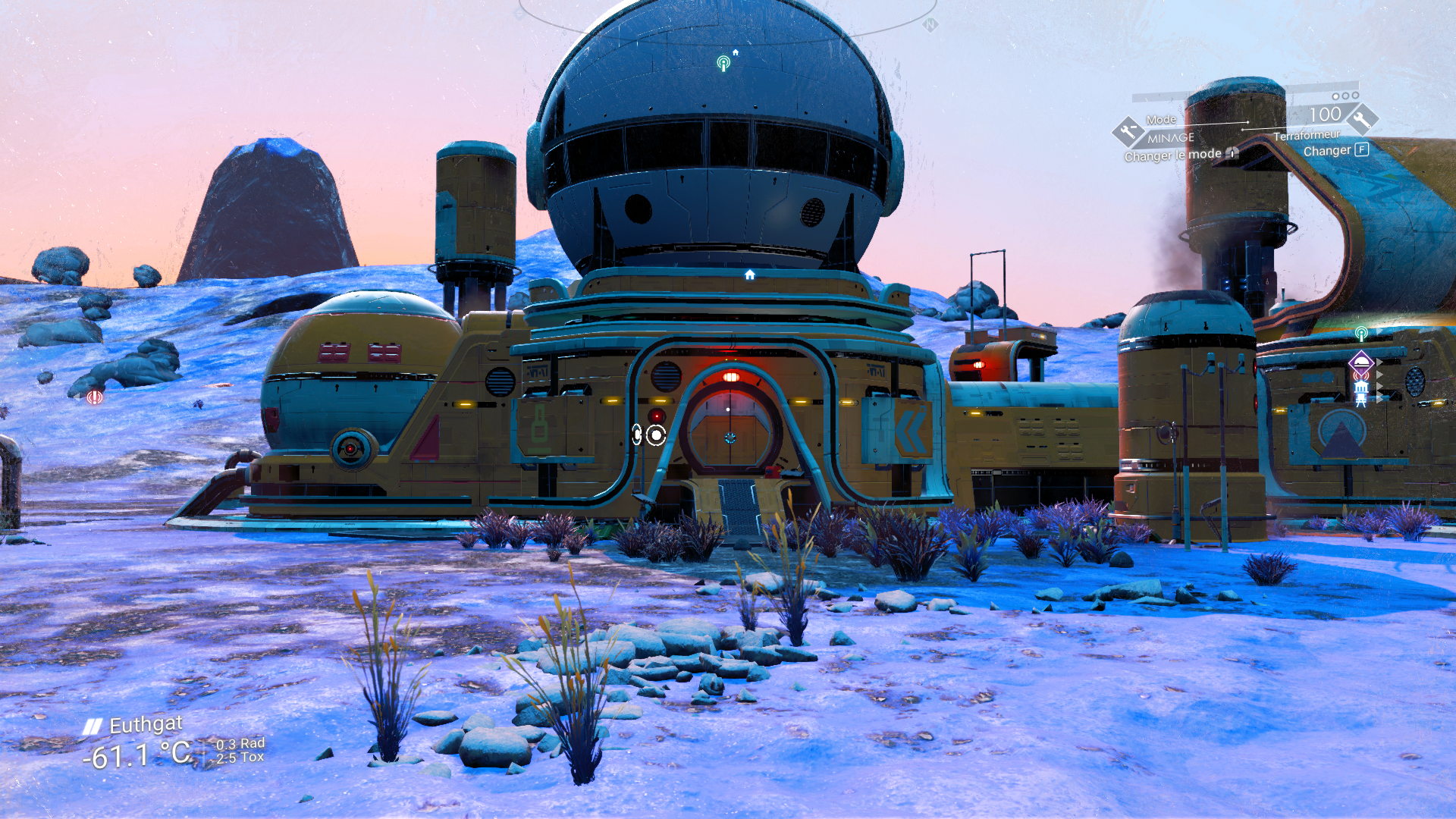Select the red exclamation alert marker
The width and height of the screenshot is (1456, 819).
click(95, 397)
